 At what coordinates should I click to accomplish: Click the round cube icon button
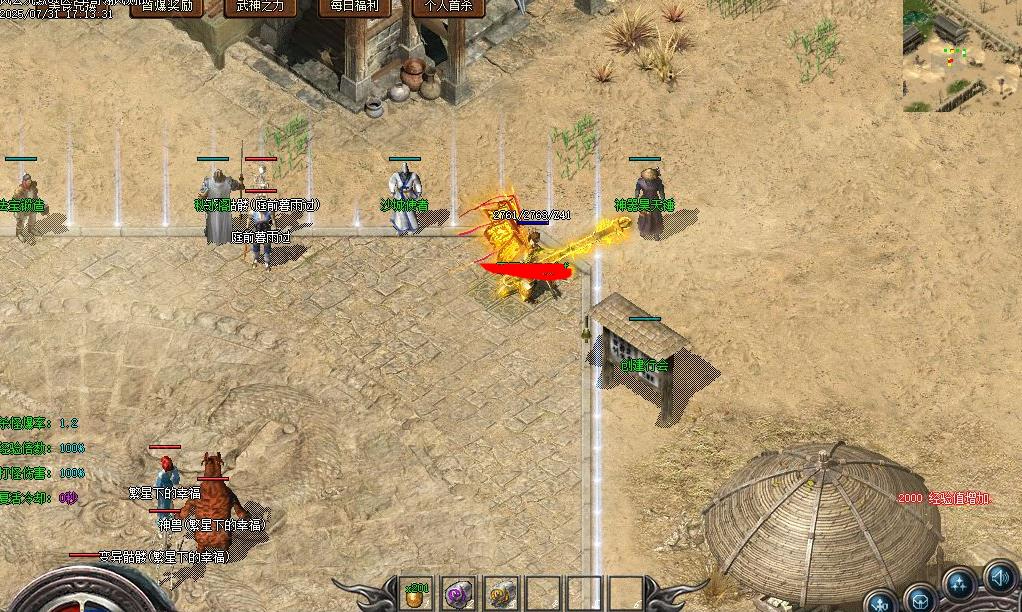[x=920, y=598]
